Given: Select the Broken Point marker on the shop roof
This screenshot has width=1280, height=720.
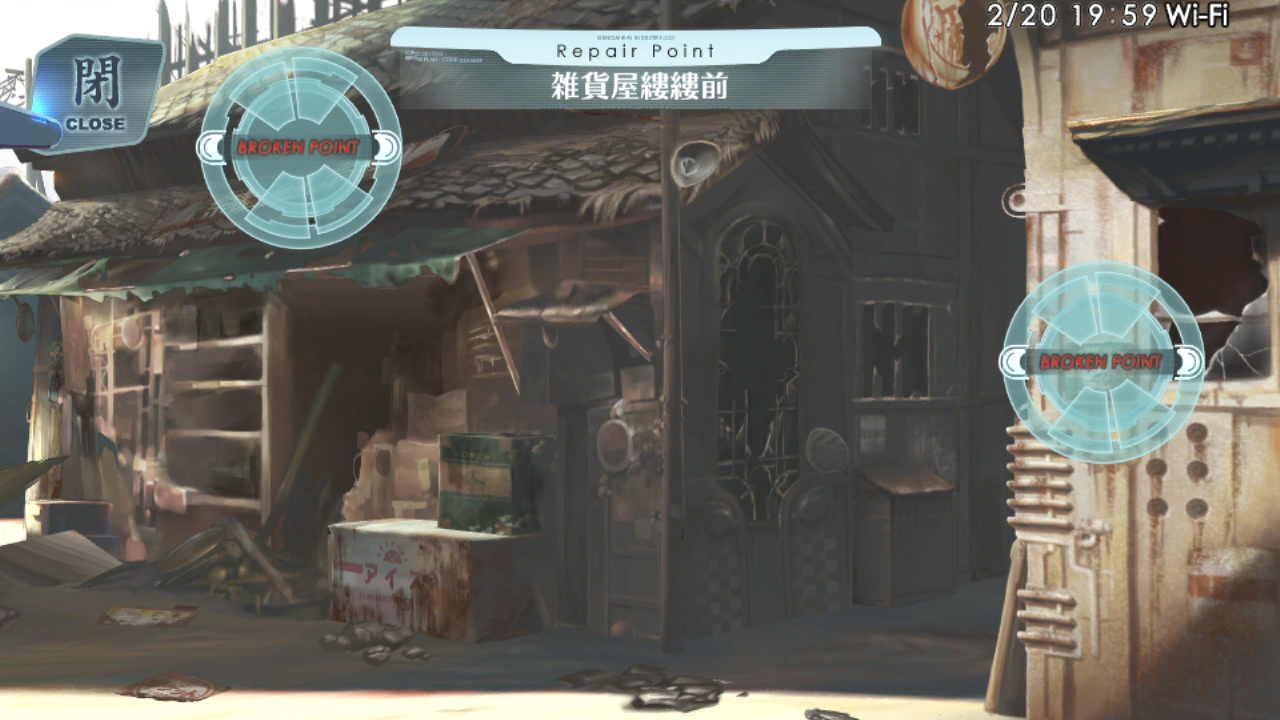Looking at the screenshot, I should click(300, 148).
